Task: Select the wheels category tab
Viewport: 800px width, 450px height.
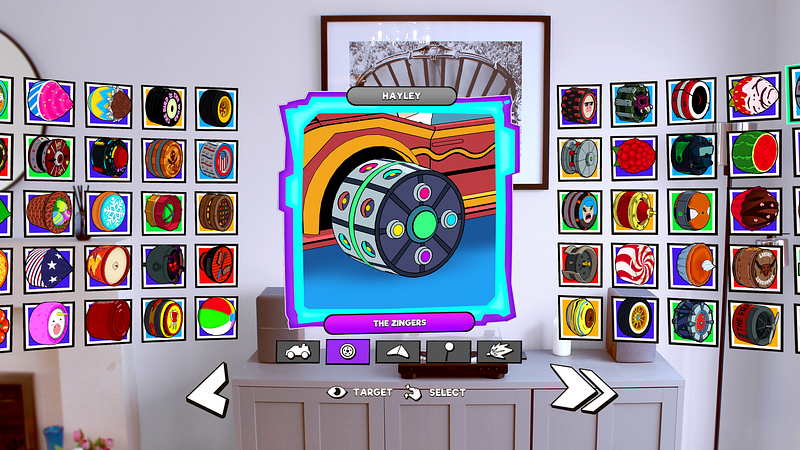Action: [x=348, y=351]
